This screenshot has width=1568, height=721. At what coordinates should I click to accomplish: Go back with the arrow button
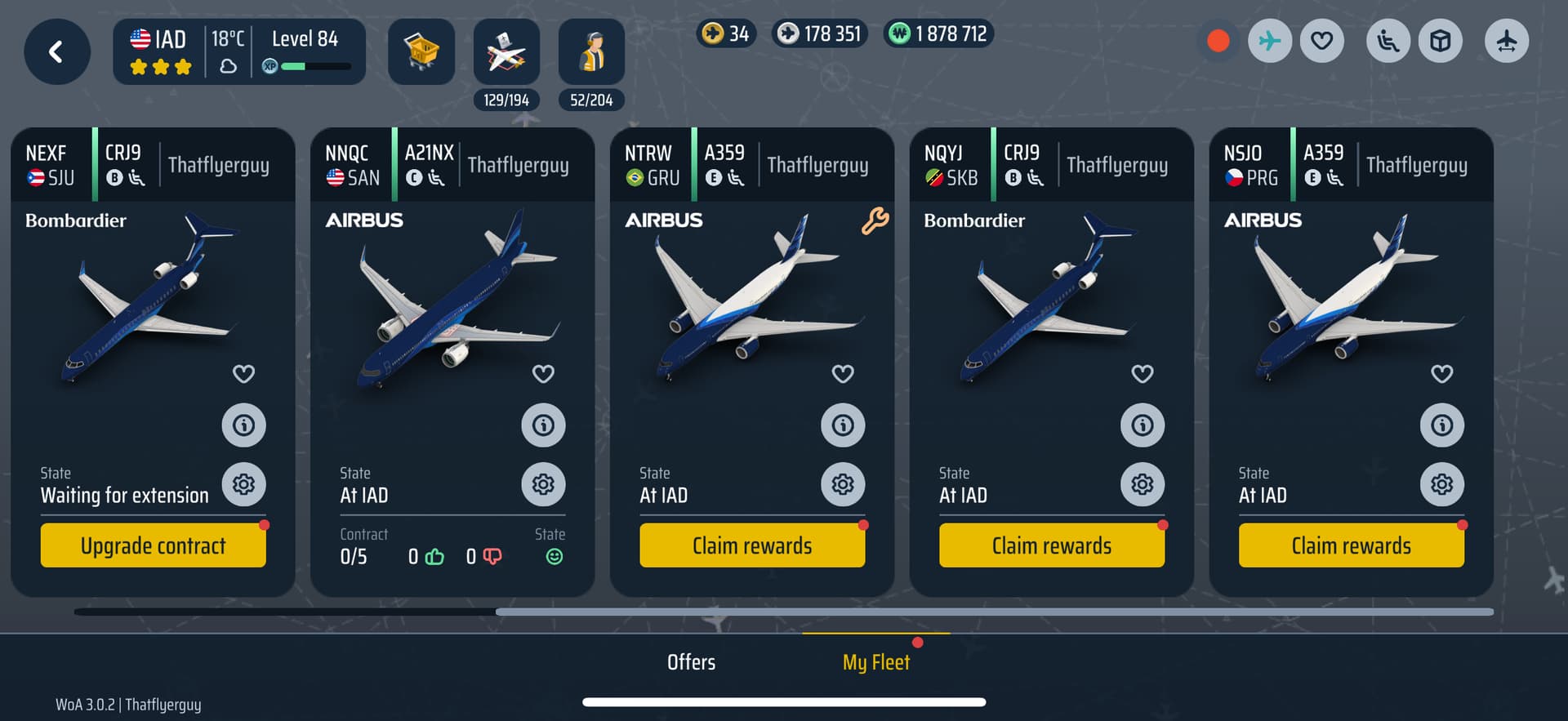[x=56, y=52]
